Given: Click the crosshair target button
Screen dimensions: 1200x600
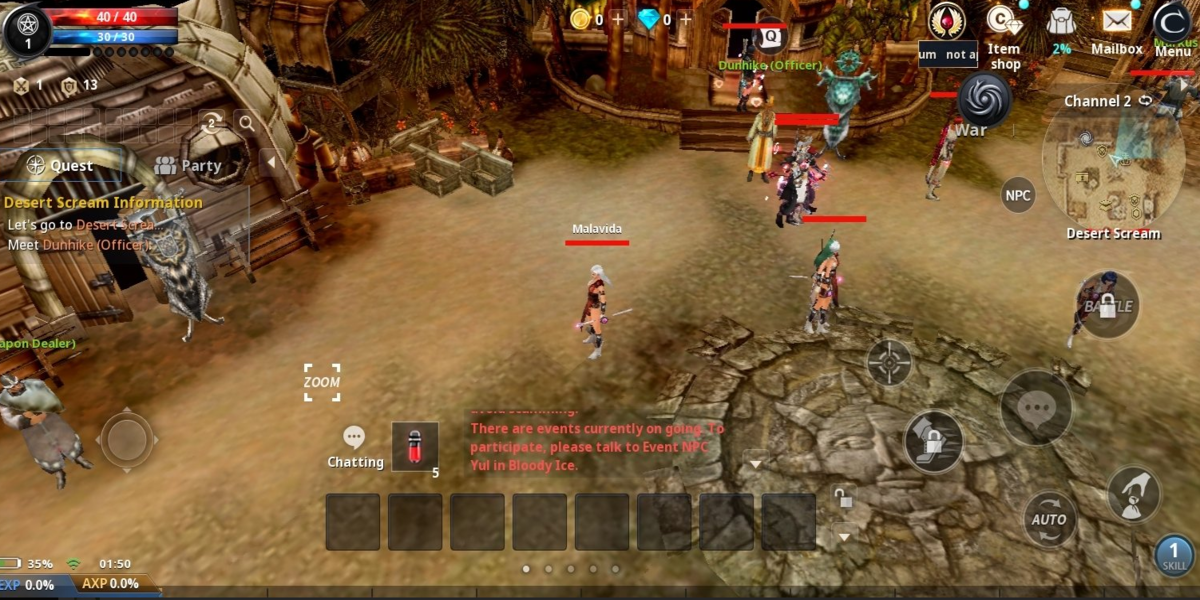Looking at the screenshot, I should pos(889,362).
